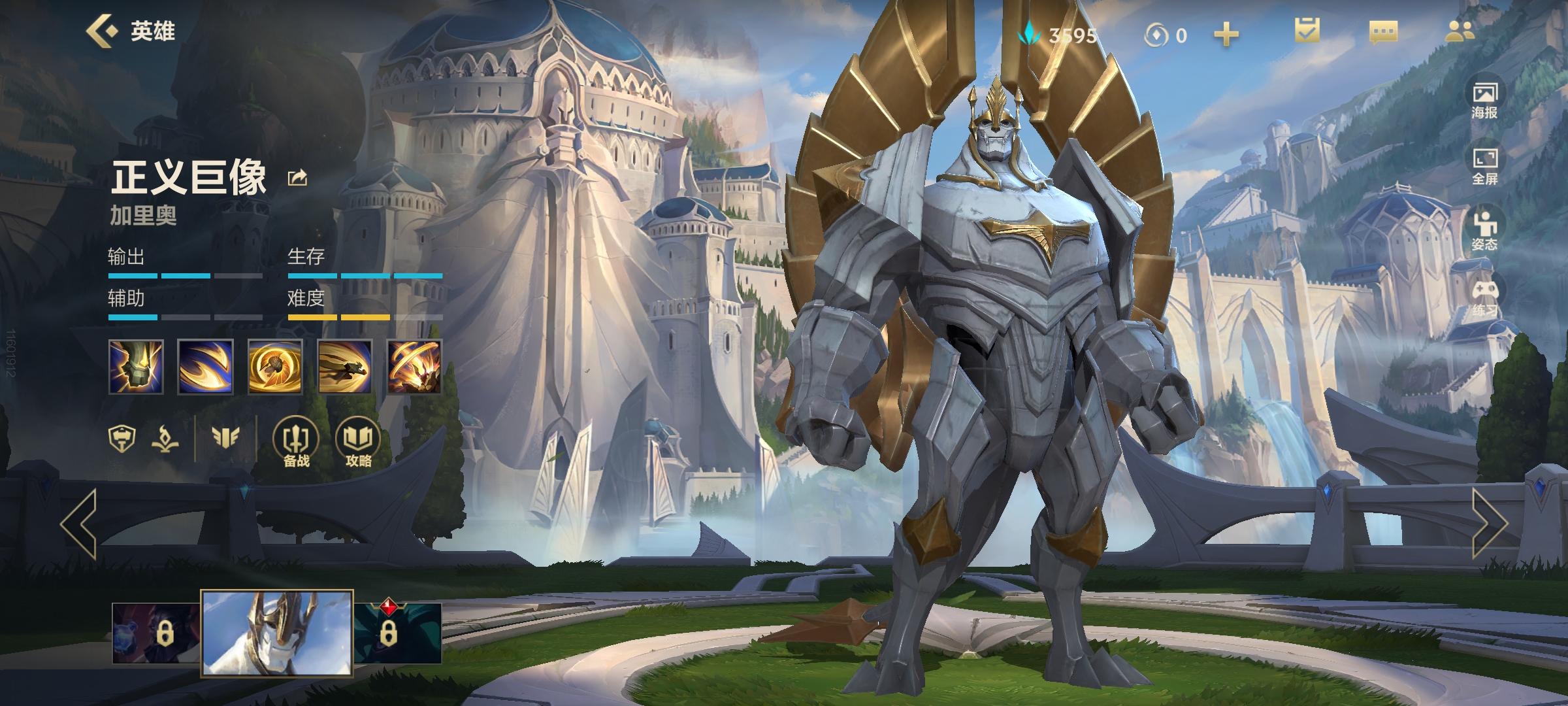This screenshot has height=706, width=1568.
Task: Open the checklist missions icon
Action: click(1307, 31)
